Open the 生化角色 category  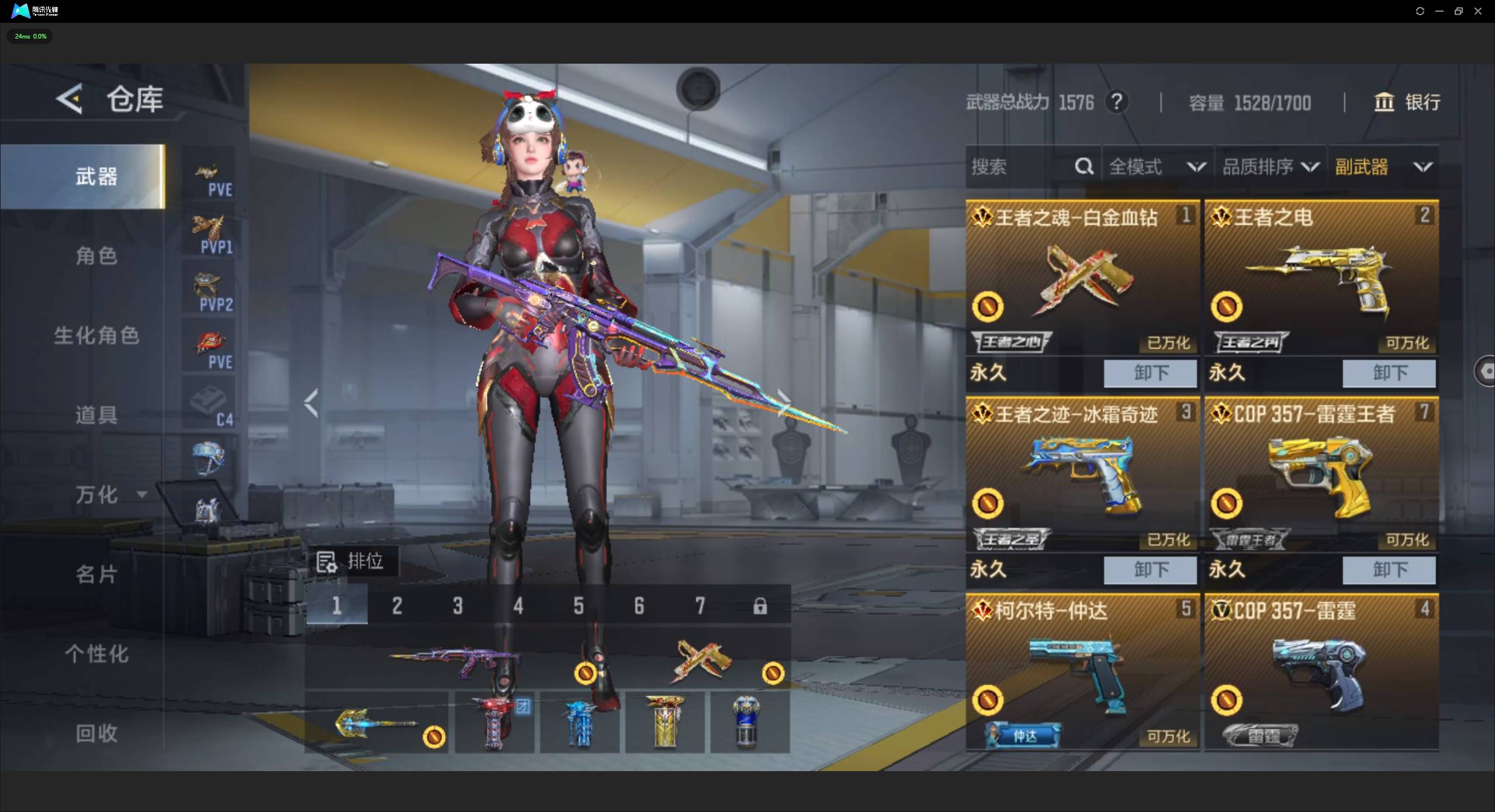coord(96,335)
